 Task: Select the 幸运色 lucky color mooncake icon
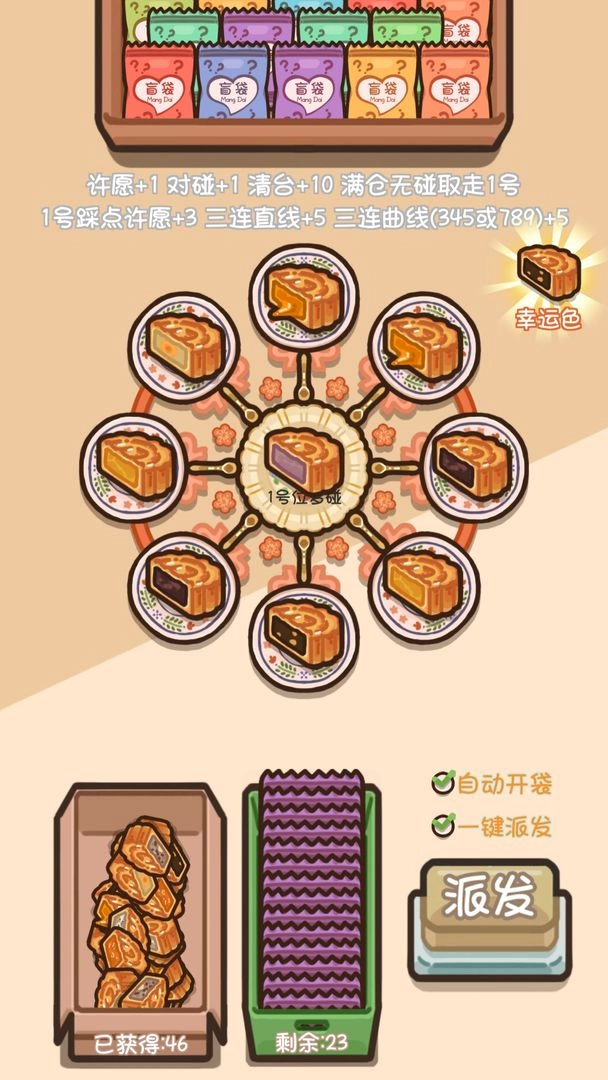(548, 271)
